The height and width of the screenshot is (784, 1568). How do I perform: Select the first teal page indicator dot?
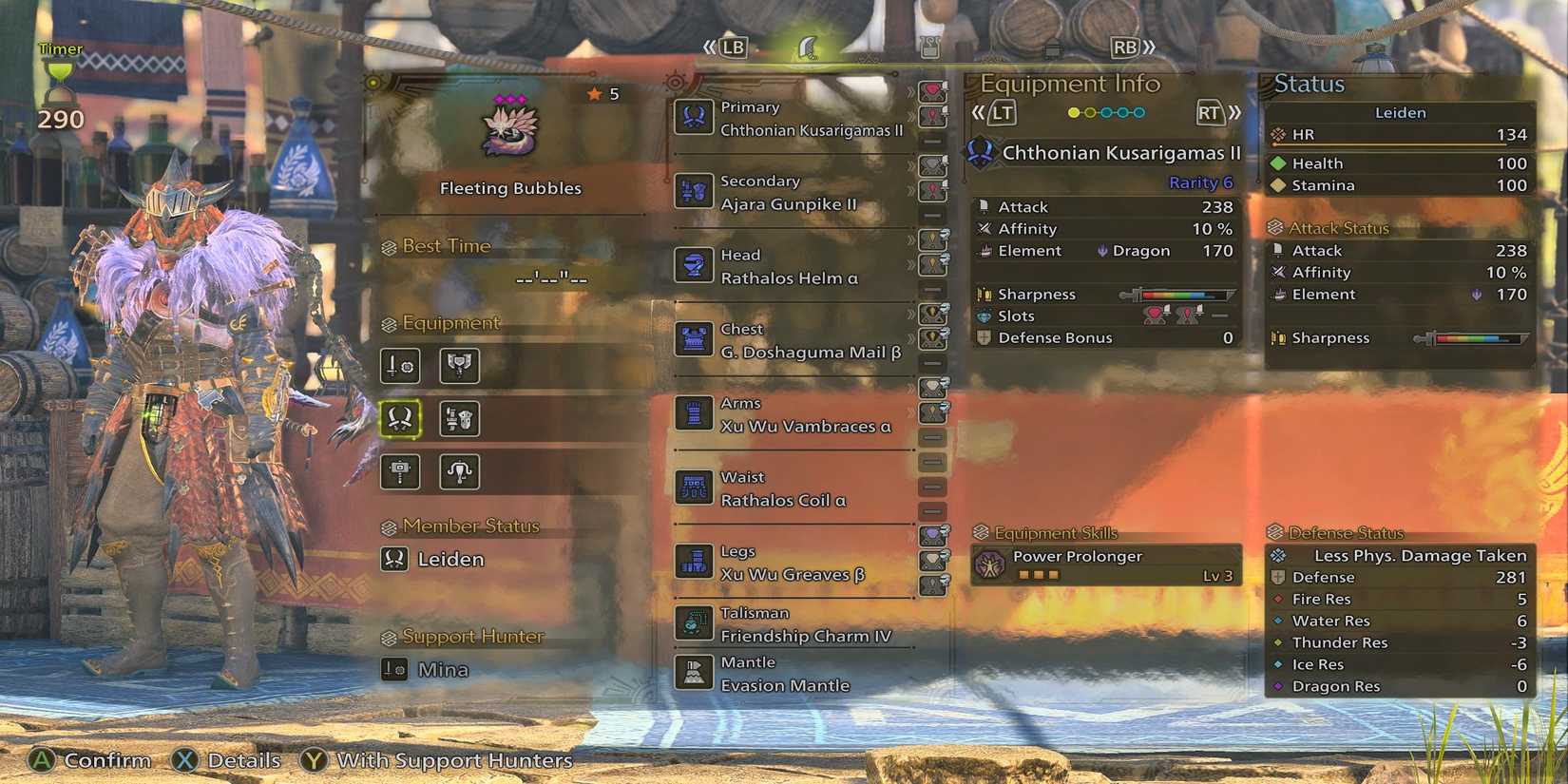point(1105,112)
